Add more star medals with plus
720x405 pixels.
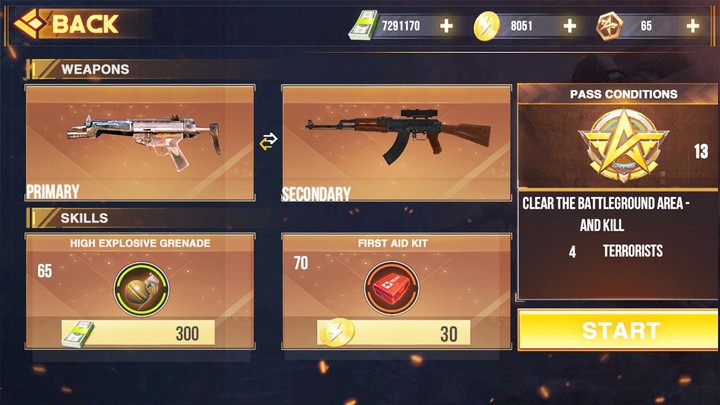pyautogui.click(x=692, y=26)
